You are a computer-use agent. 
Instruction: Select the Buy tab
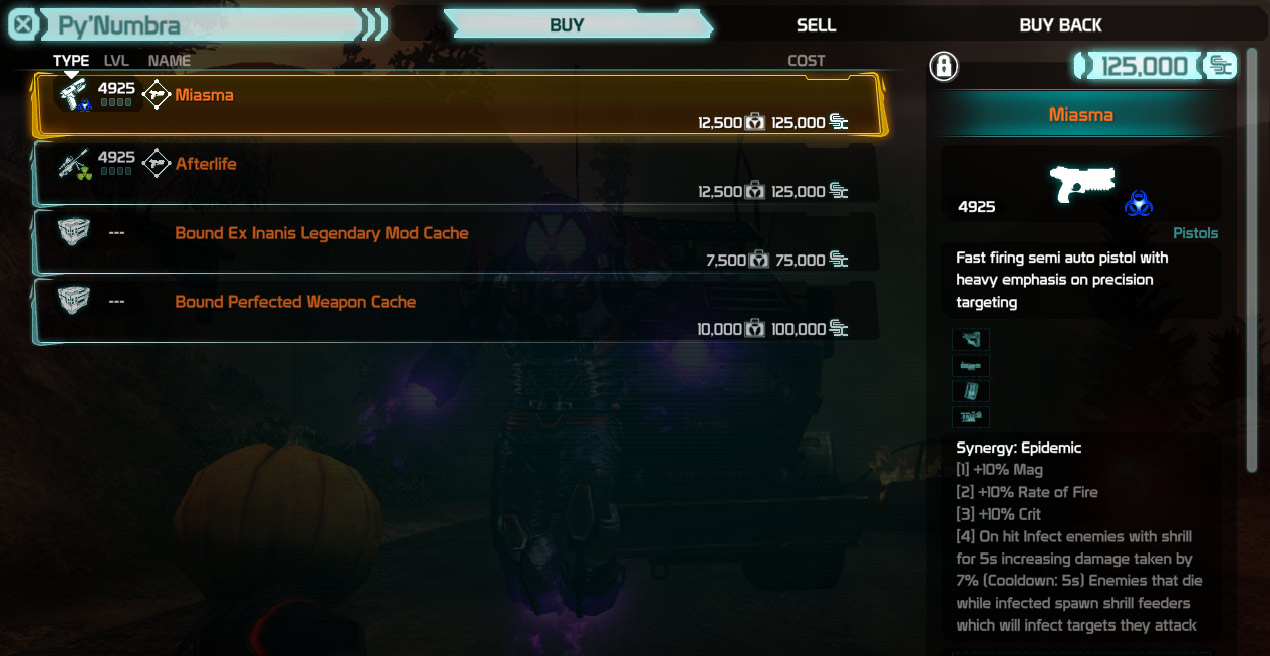coord(567,25)
